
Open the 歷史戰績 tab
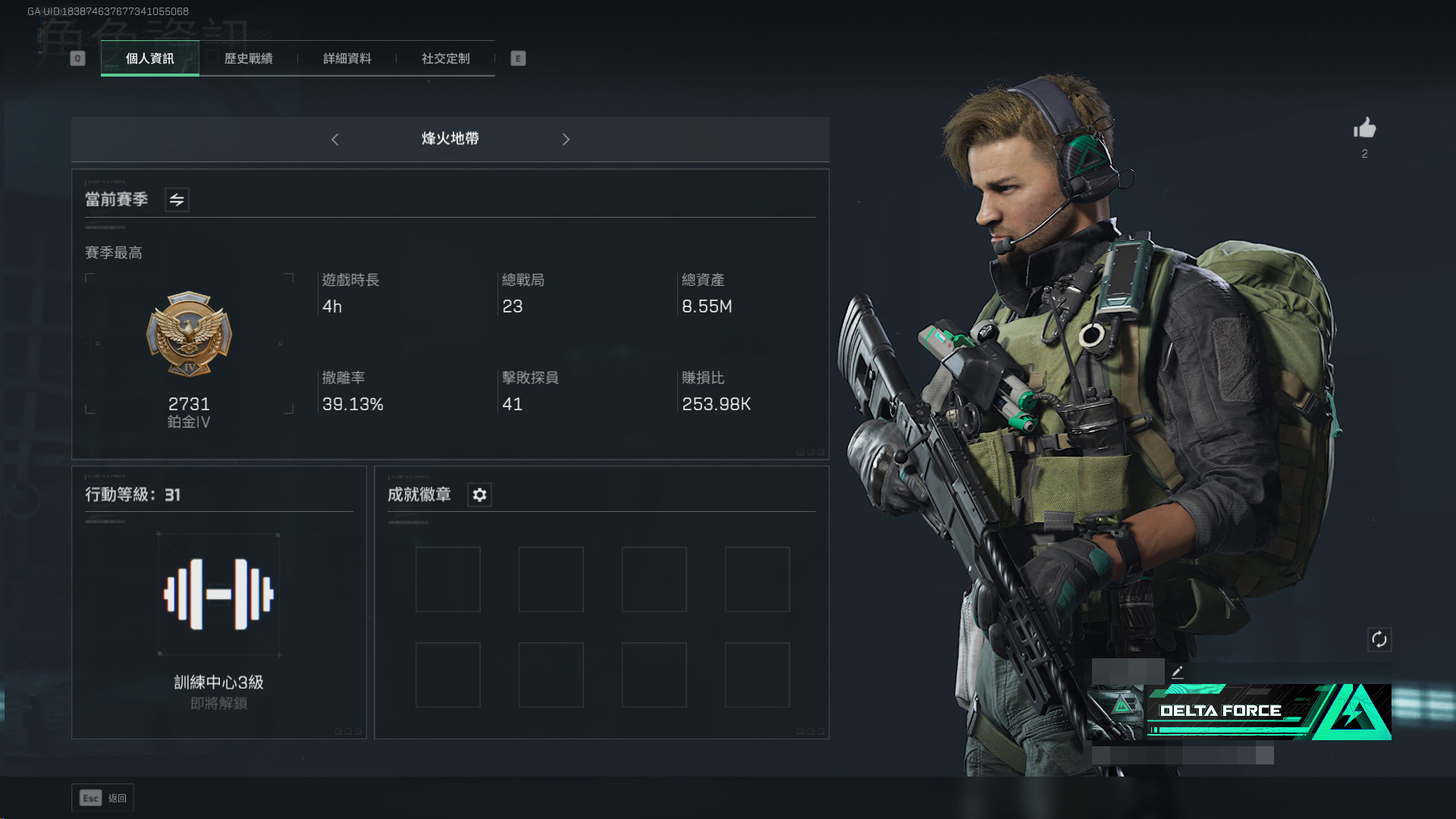(248, 58)
